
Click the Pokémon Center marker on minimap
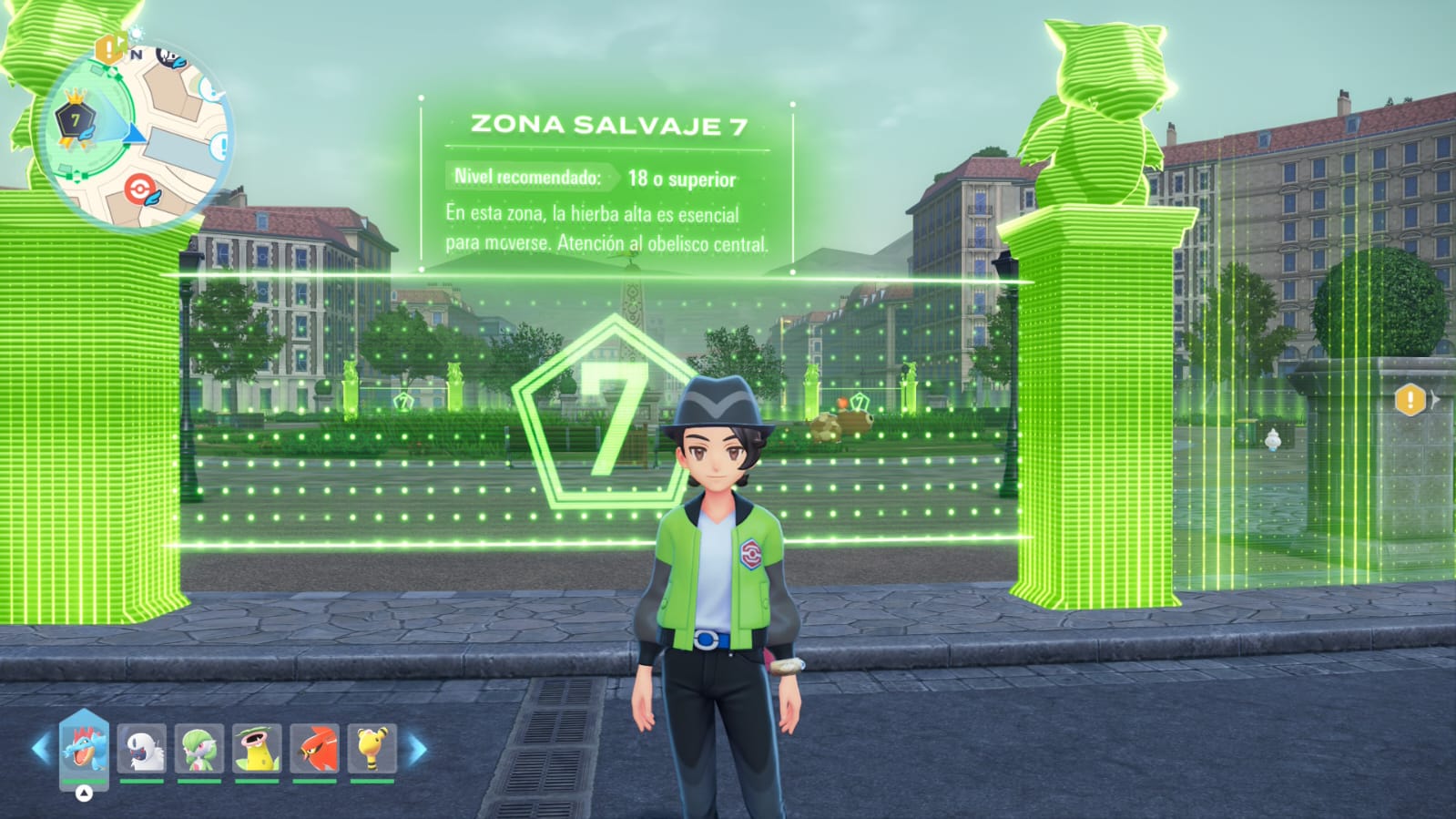tap(141, 189)
